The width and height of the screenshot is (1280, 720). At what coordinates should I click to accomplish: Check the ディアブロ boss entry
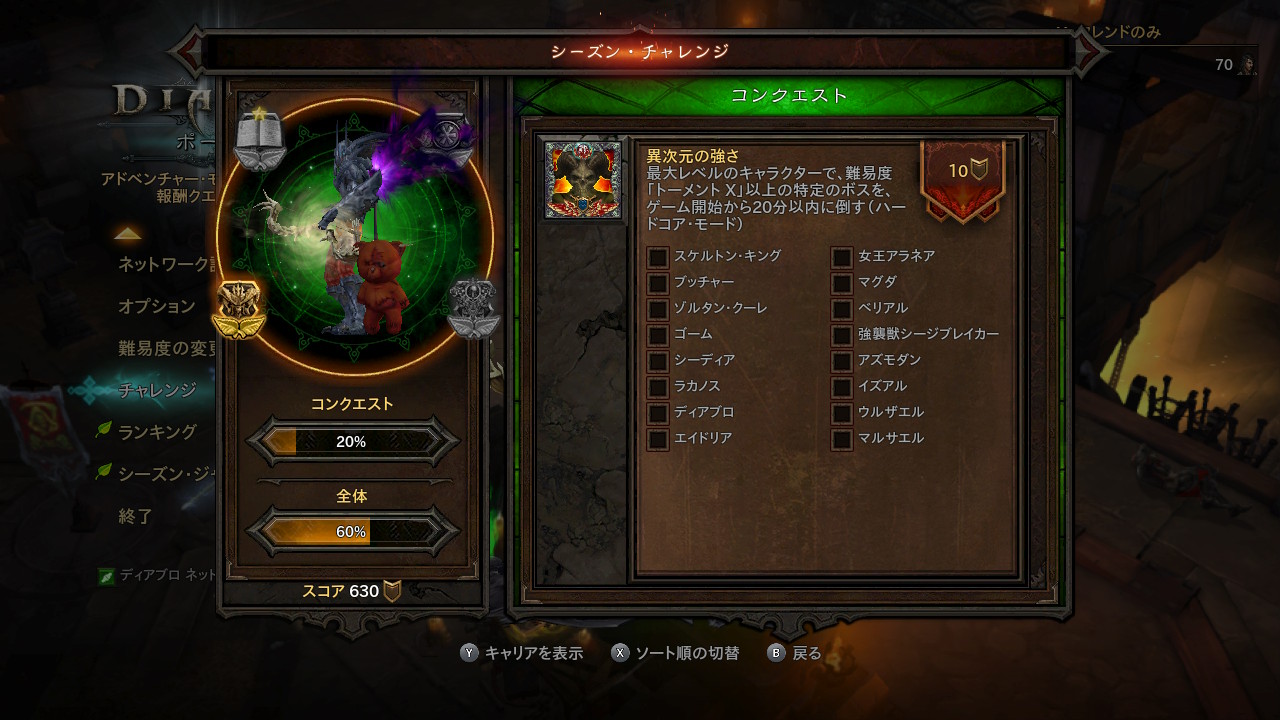point(658,413)
